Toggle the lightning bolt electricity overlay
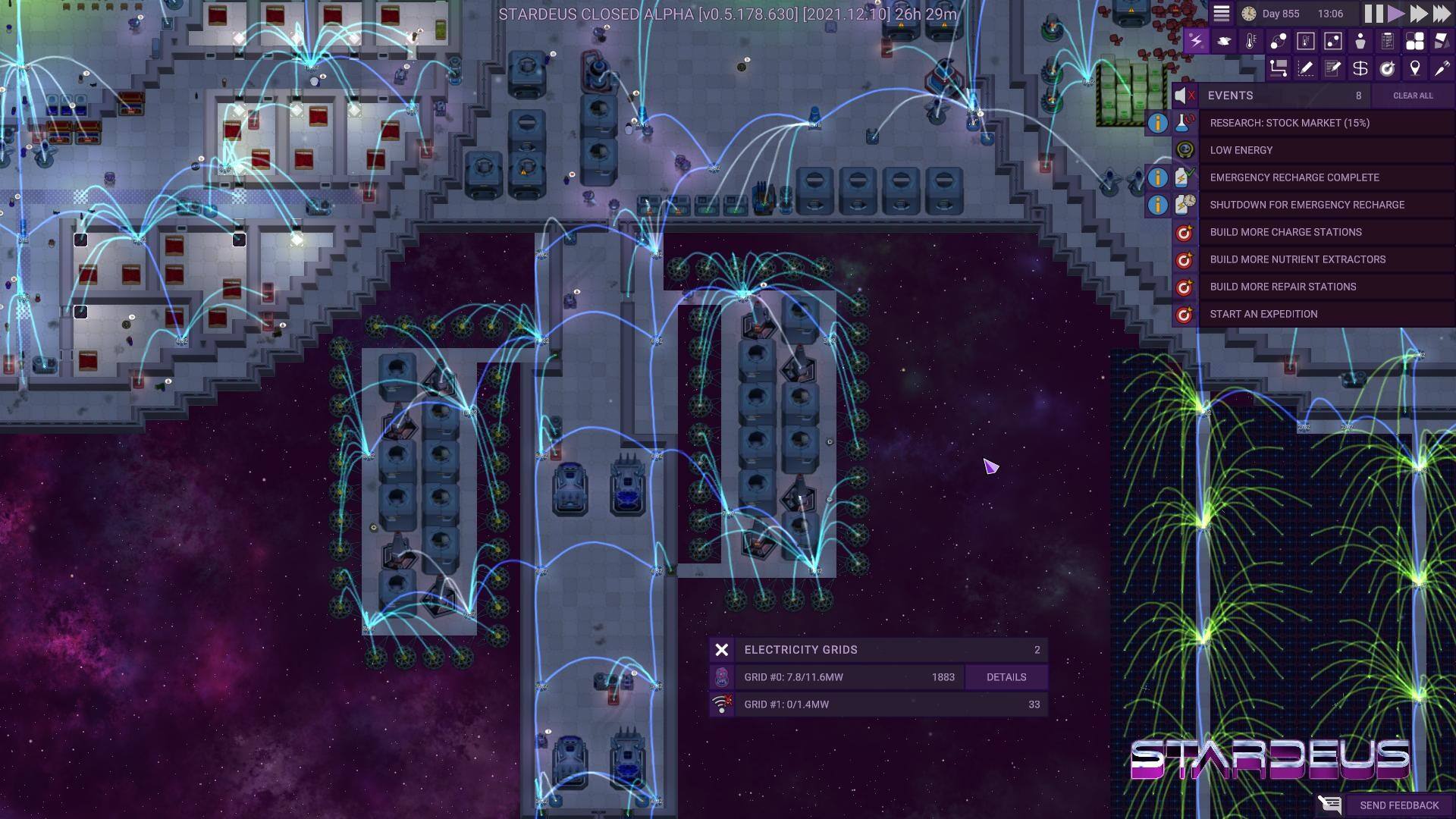Screen dimensions: 1456x819 (x=1196, y=41)
